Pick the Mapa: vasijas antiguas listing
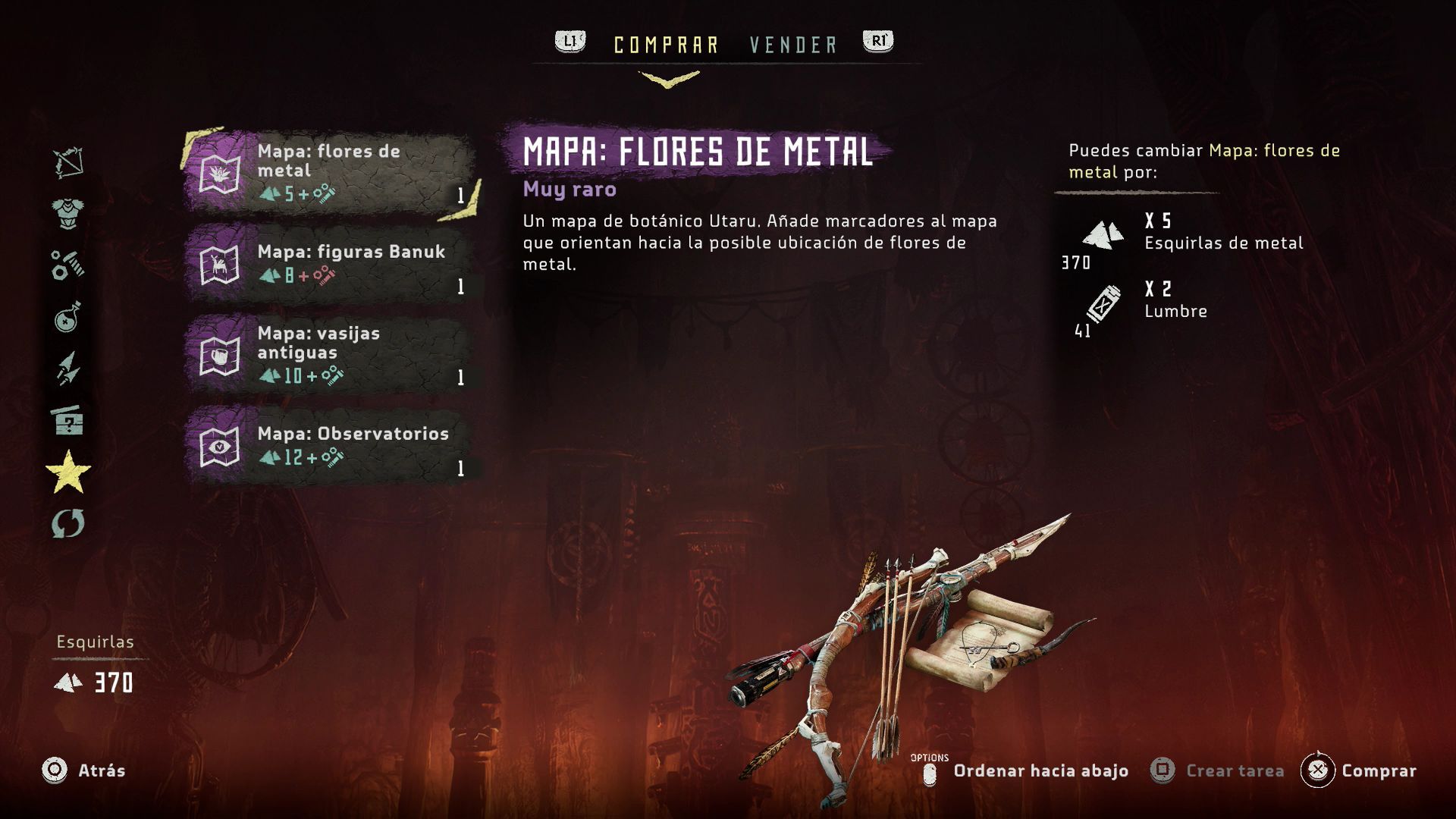This screenshot has width=1456, height=819. click(331, 355)
